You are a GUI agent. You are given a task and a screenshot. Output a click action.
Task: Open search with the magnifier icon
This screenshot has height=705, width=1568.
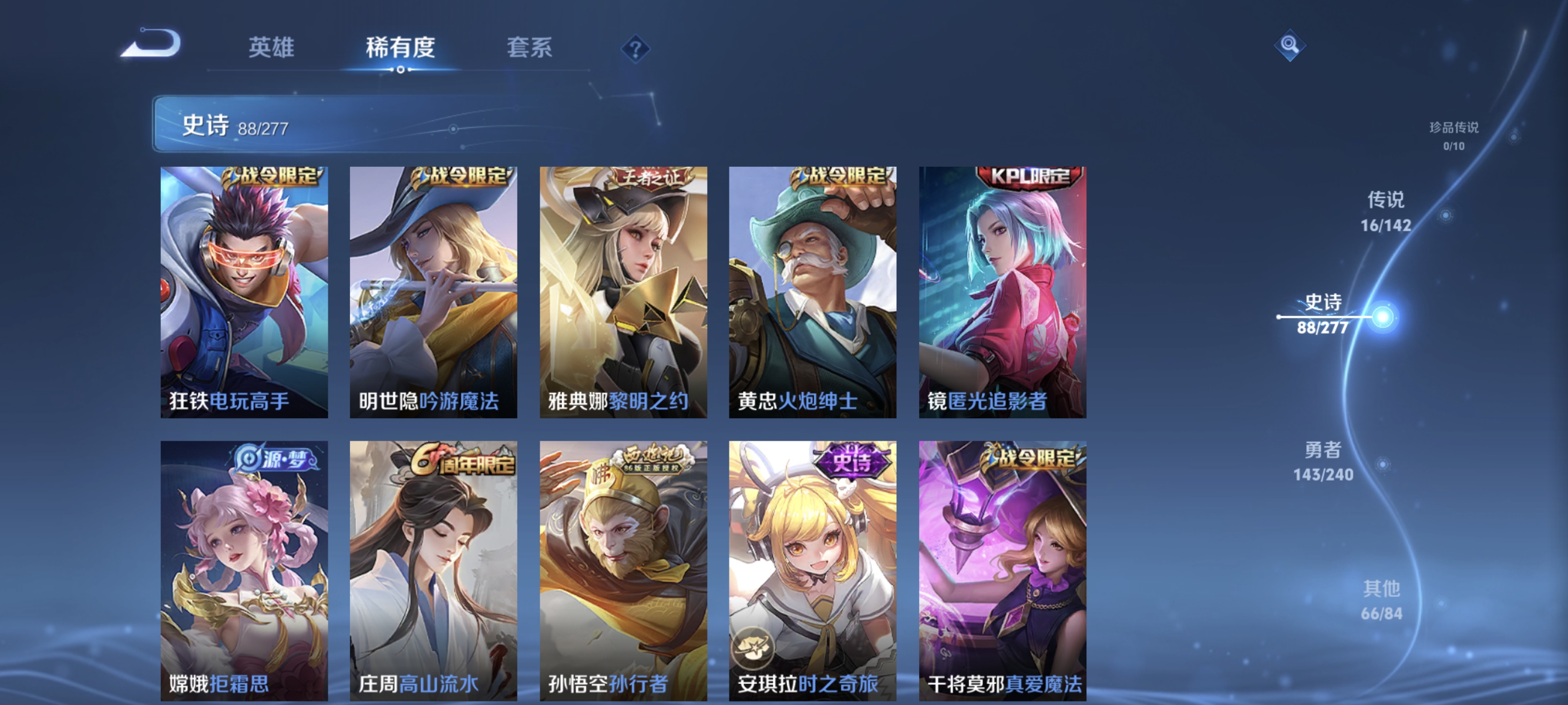(1290, 45)
